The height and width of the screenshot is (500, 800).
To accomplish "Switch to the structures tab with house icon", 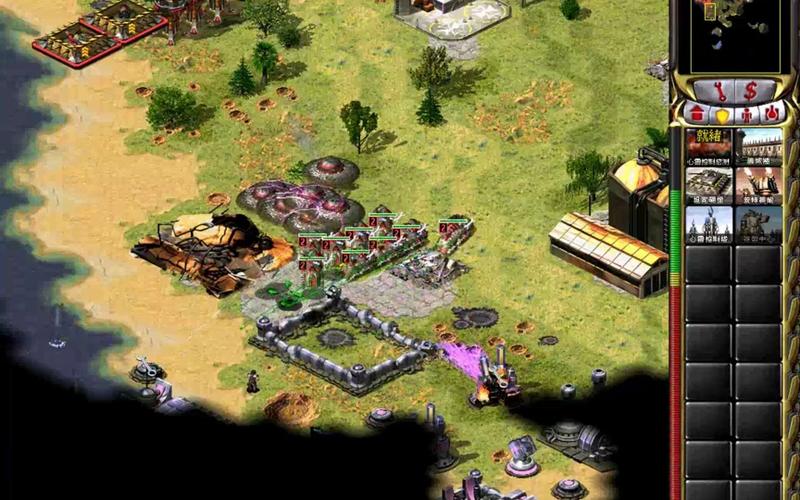I will [x=697, y=112].
